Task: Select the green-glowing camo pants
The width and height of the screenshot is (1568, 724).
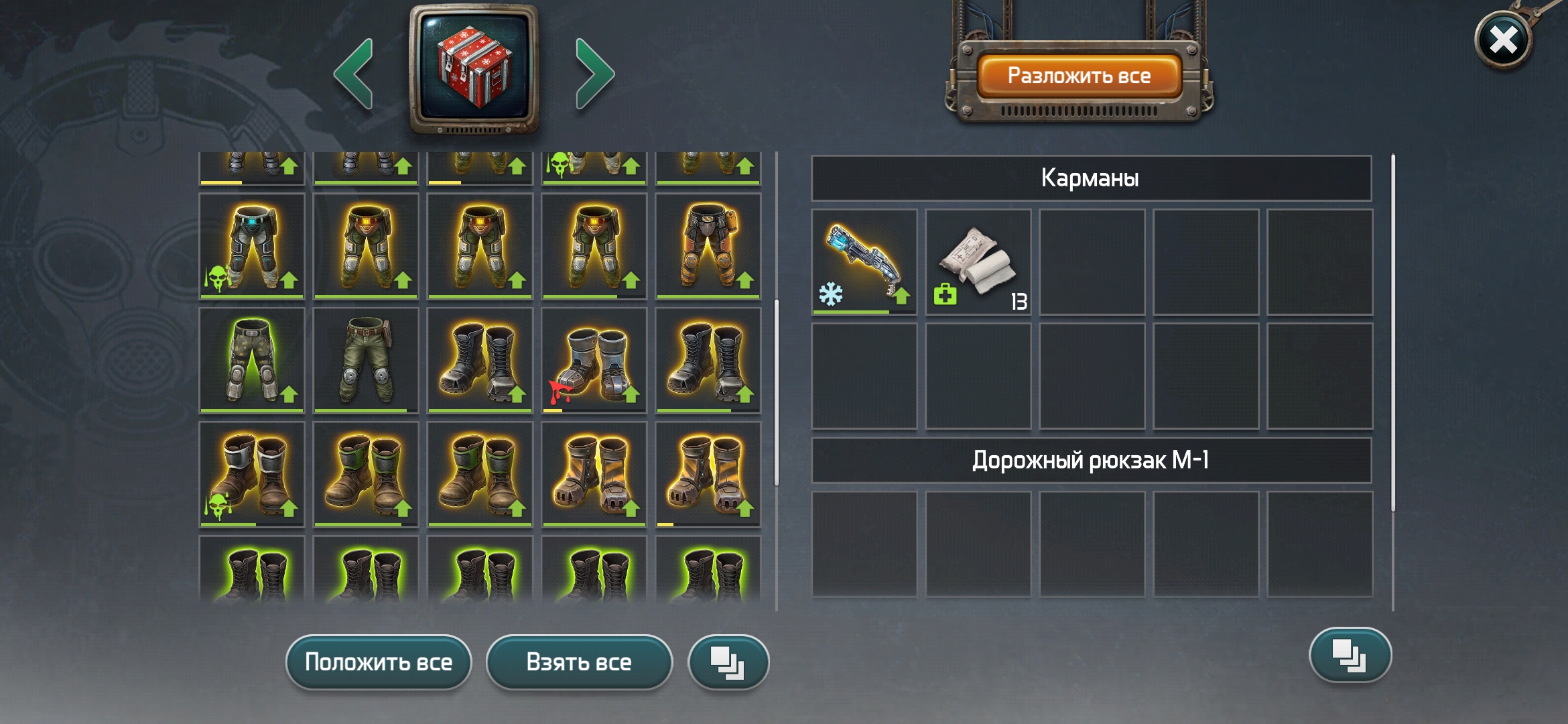Action: click(x=252, y=360)
